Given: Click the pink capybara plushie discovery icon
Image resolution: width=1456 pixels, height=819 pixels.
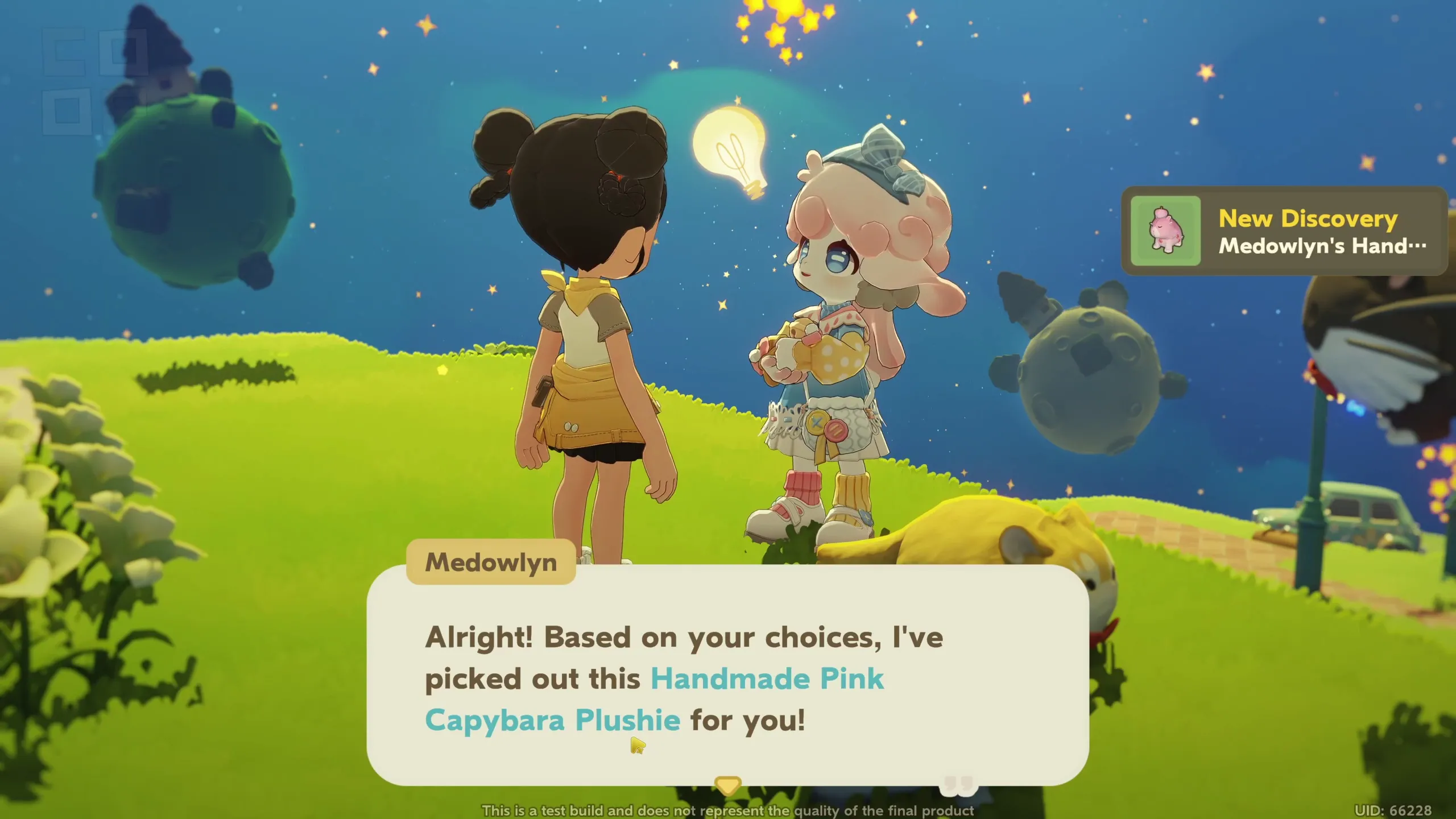Looking at the screenshot, I should pos(1165,231).
